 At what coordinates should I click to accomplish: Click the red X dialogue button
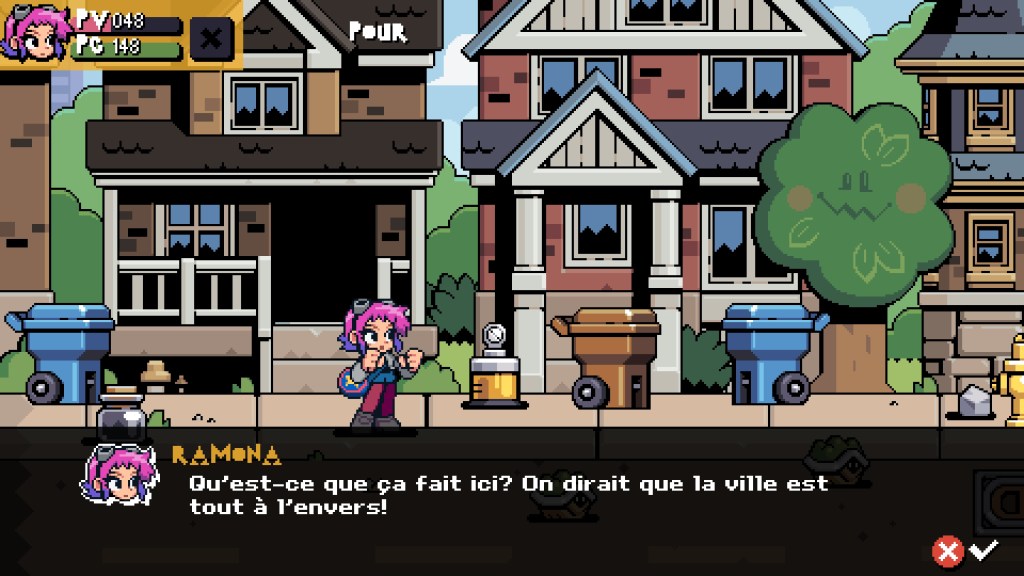coord(947,550)
